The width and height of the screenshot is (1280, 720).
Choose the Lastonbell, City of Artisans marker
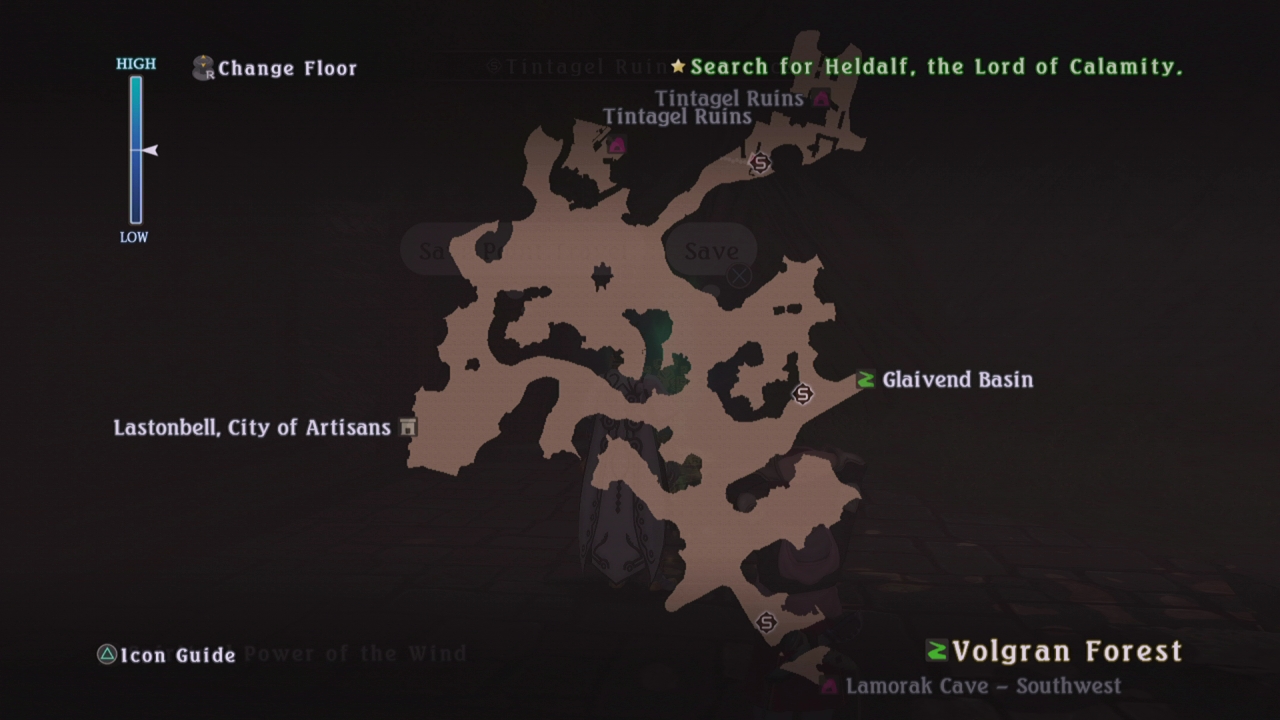pyautogui.click(x=407, y=428)
